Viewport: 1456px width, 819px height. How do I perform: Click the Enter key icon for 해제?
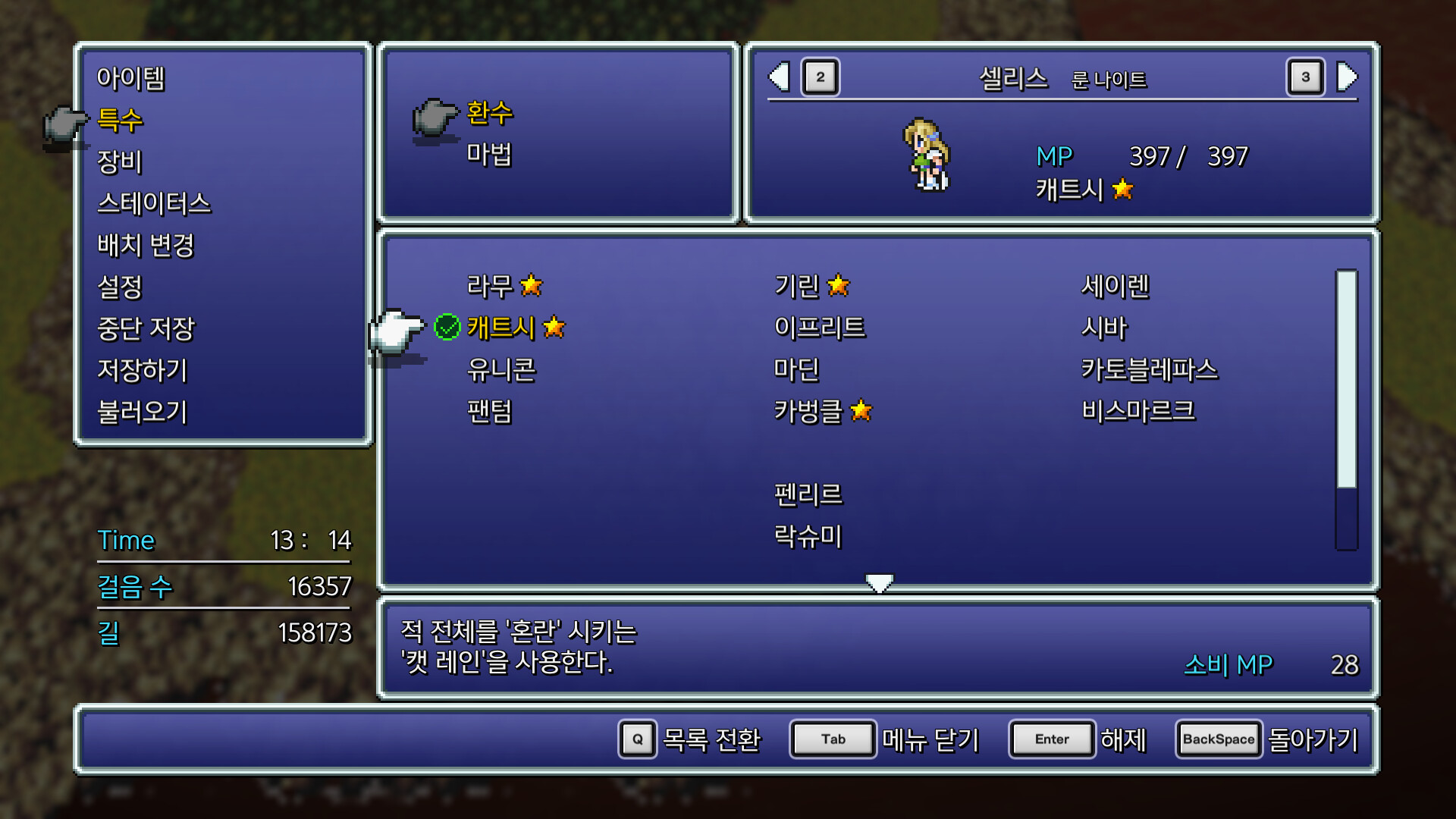pyautogui.click(x=1052, y=739)
